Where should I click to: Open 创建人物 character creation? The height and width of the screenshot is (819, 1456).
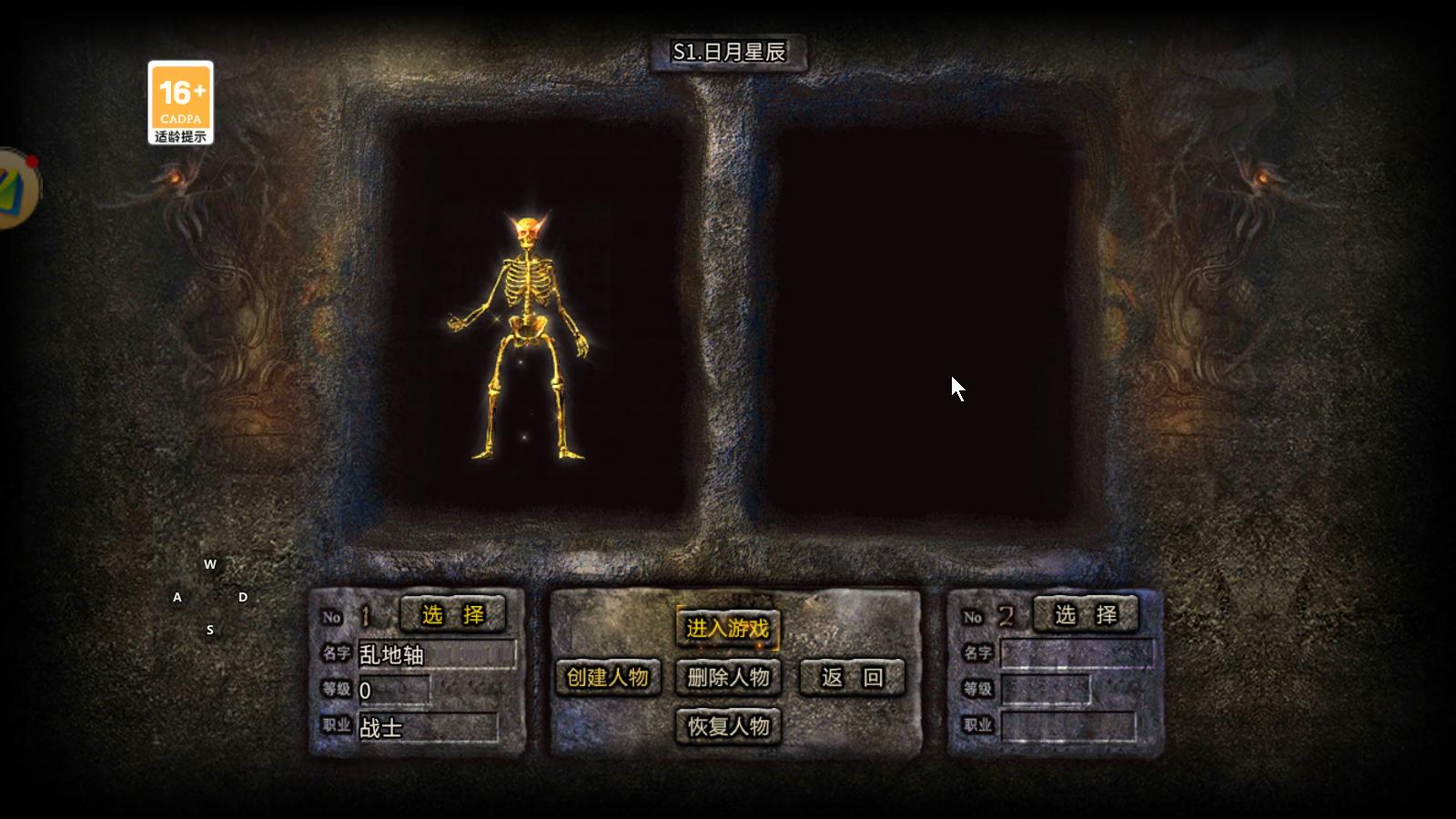coord(607,677)
